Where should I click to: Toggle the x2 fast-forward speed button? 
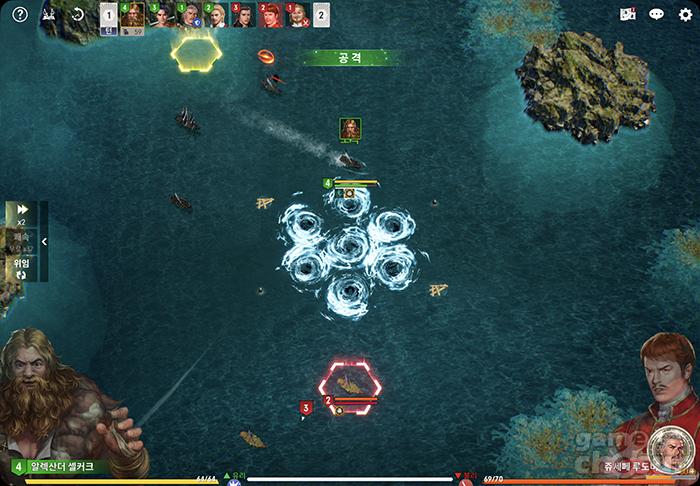coord(21,213)
